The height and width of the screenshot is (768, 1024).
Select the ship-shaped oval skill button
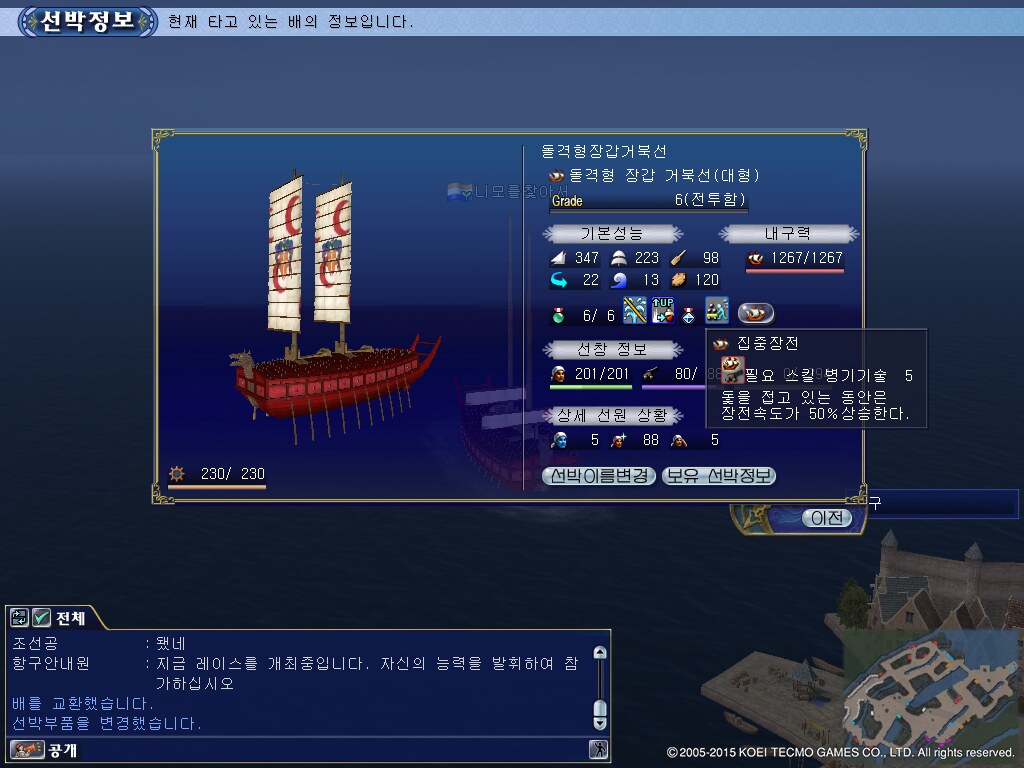pyautogui.click(x=756, y=313)
